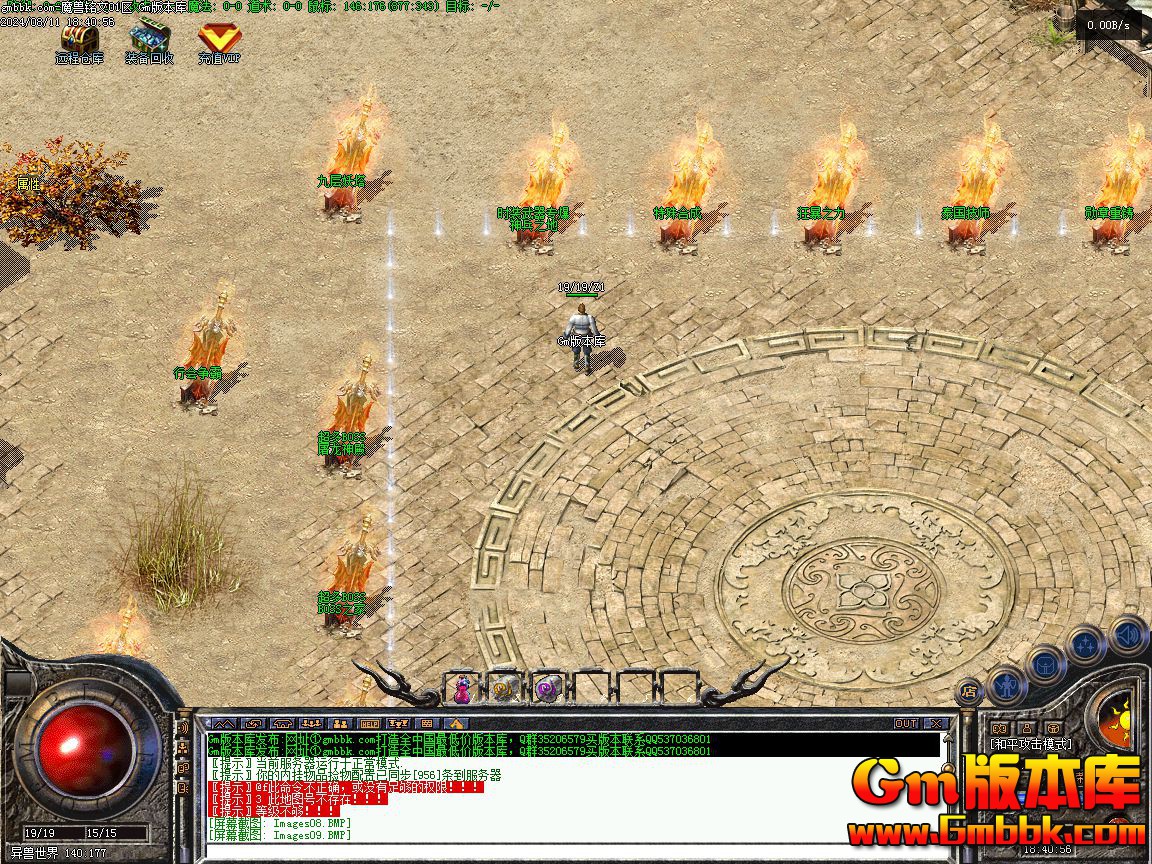Open the 装备回收 equipment recycle chest
This screenshot has width=1152, height=864.
pos(149,40)
